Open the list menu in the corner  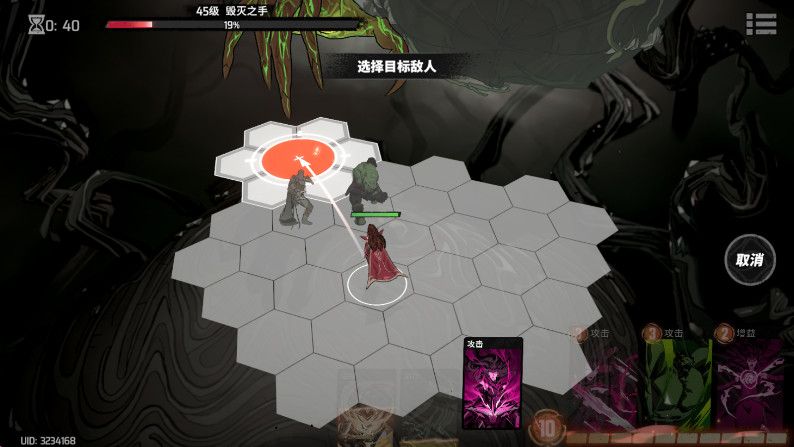pos(761,24)
